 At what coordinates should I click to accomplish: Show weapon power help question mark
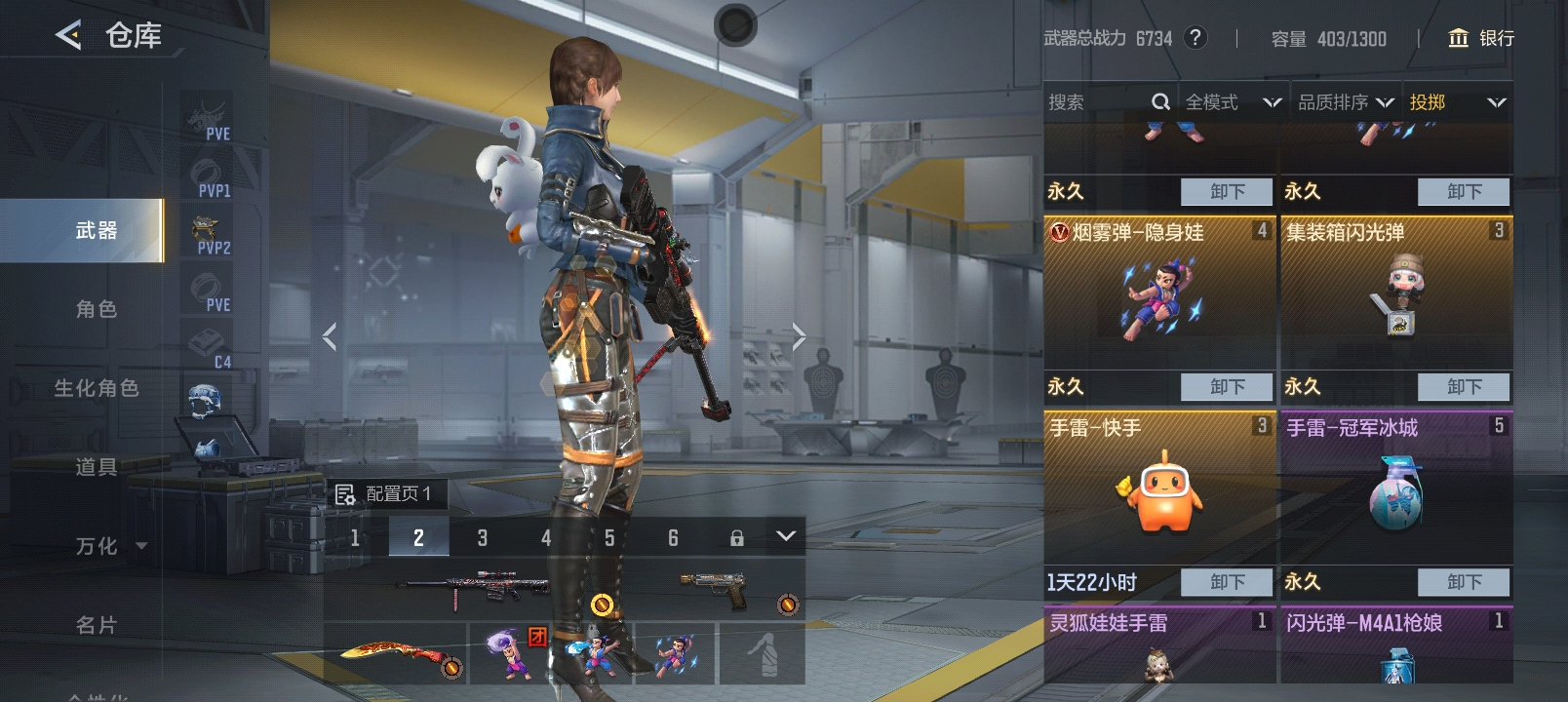coord(1196,38)
